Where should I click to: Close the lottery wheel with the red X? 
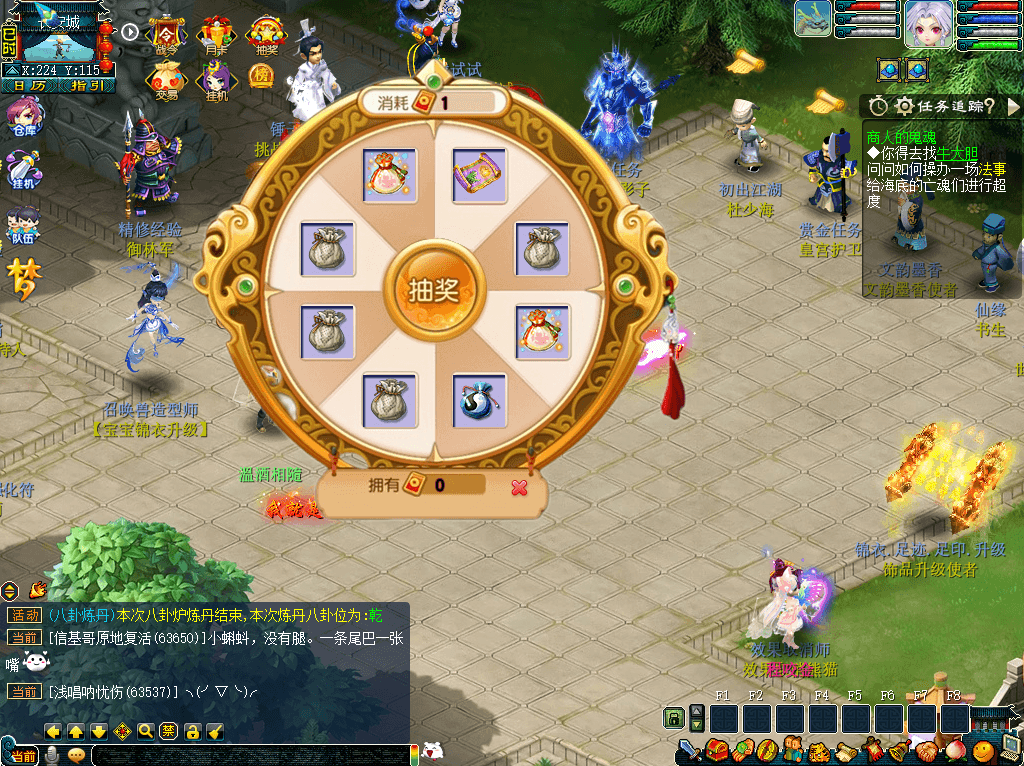(x=519, y=487)
